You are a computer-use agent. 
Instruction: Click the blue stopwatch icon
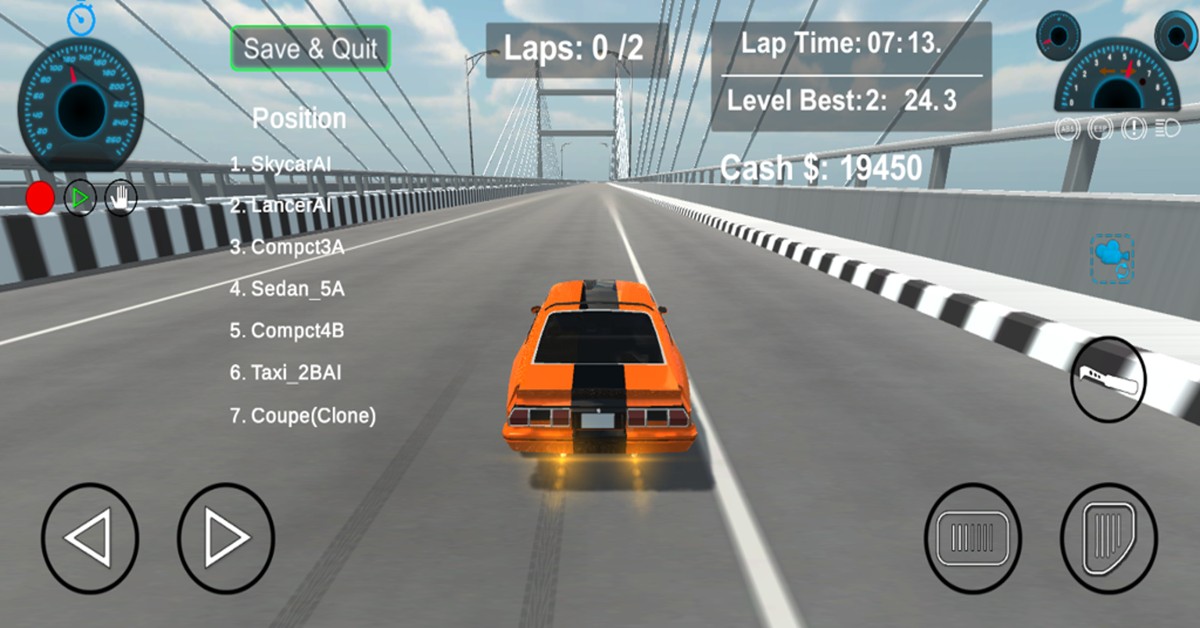pyautogui.click(x=82, y=17)
